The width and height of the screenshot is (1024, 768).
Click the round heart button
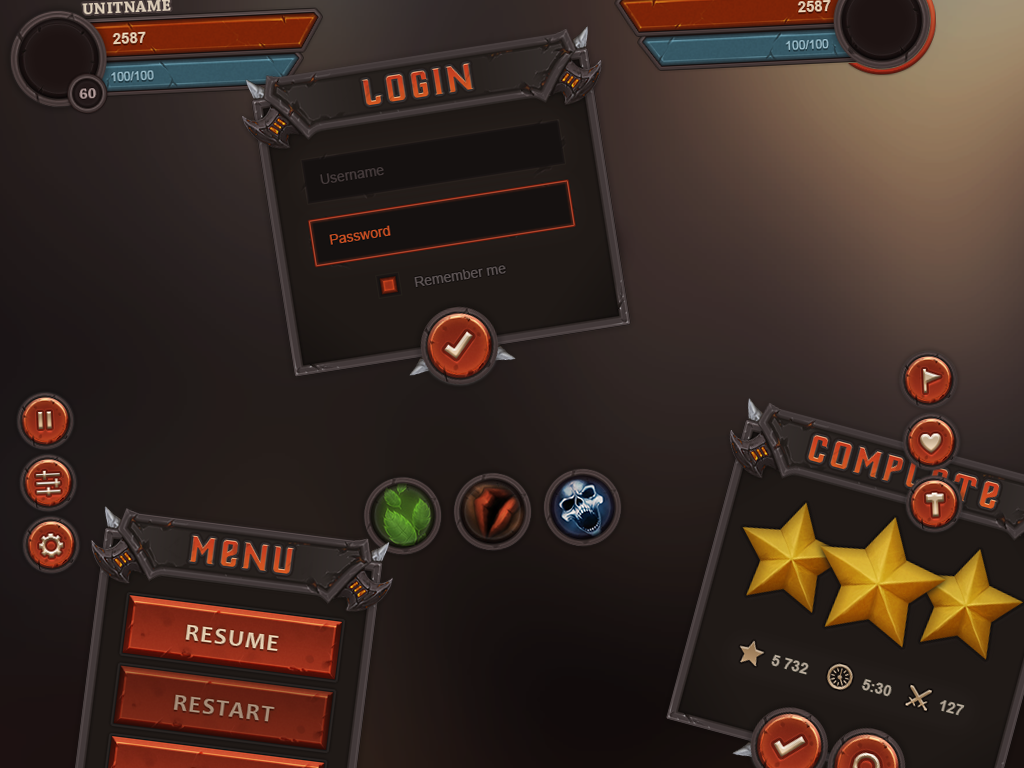point(931,441)
